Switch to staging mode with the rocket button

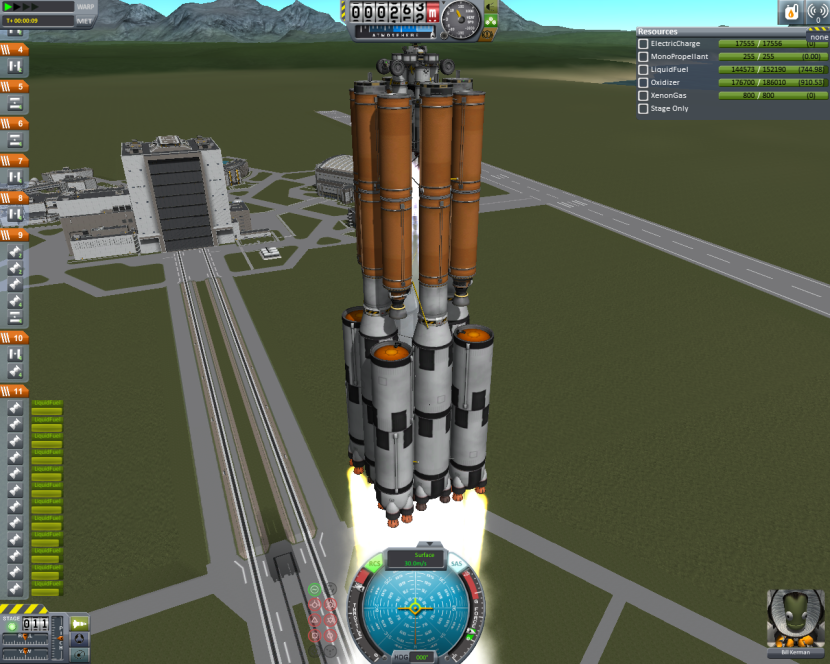[x=79, y=623]
